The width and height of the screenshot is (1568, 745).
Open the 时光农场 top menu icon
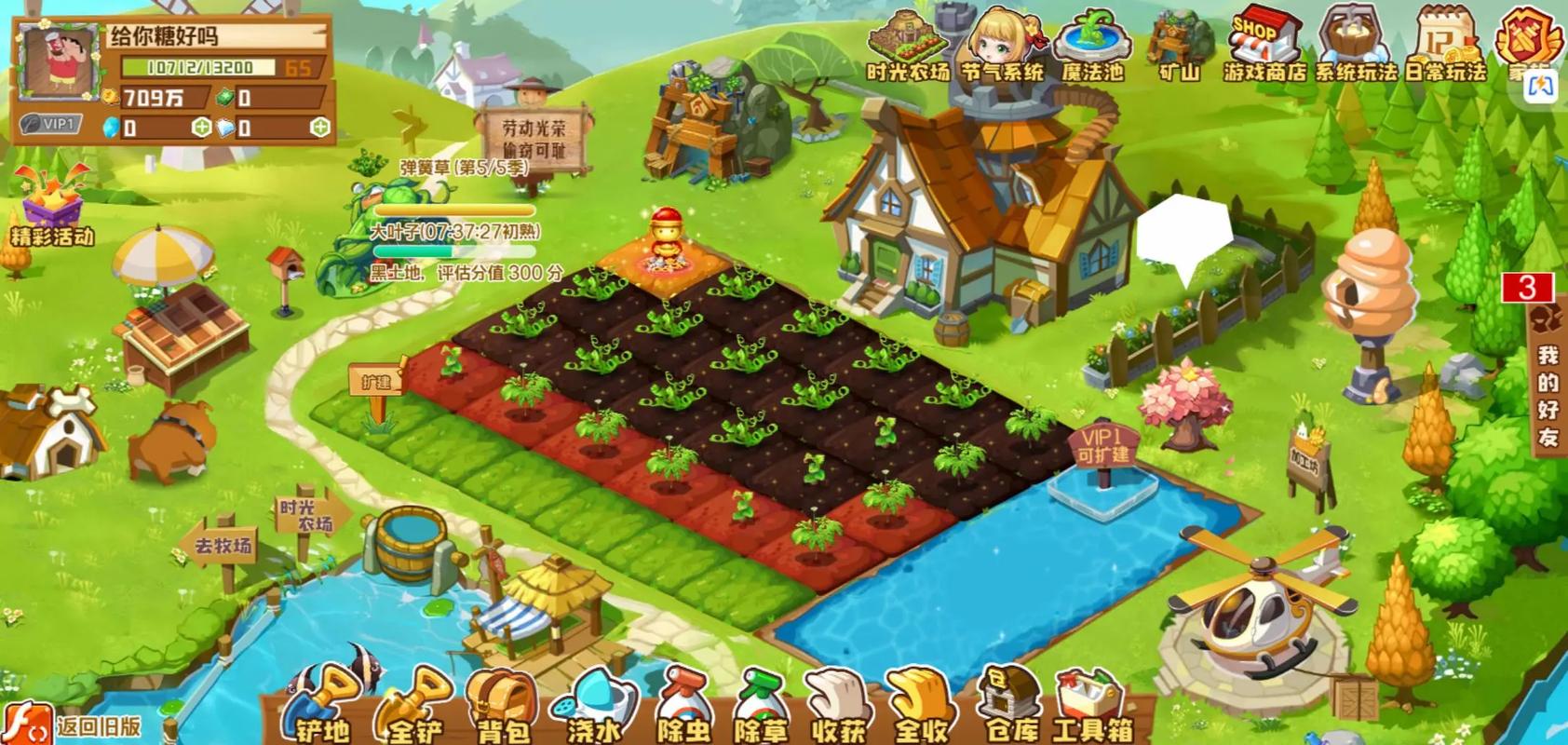[x=908, y=47]
